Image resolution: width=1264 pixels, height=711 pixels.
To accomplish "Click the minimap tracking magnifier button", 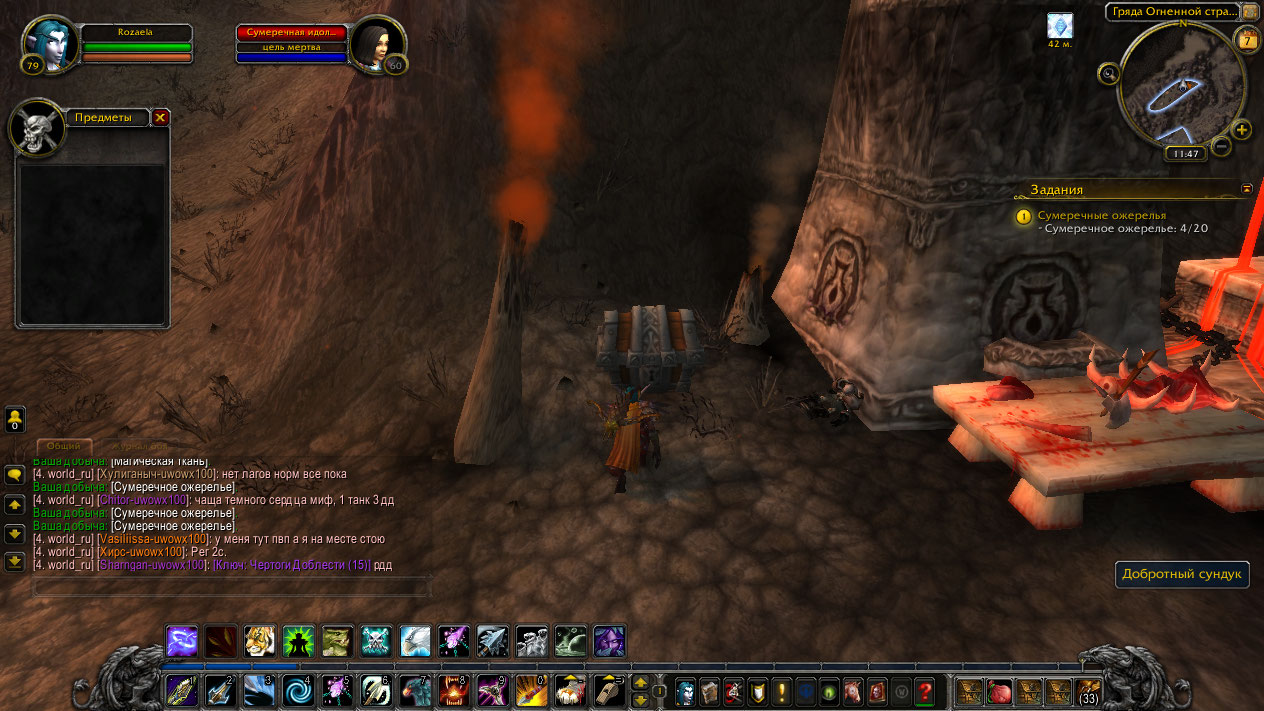I will [1108, 73].
